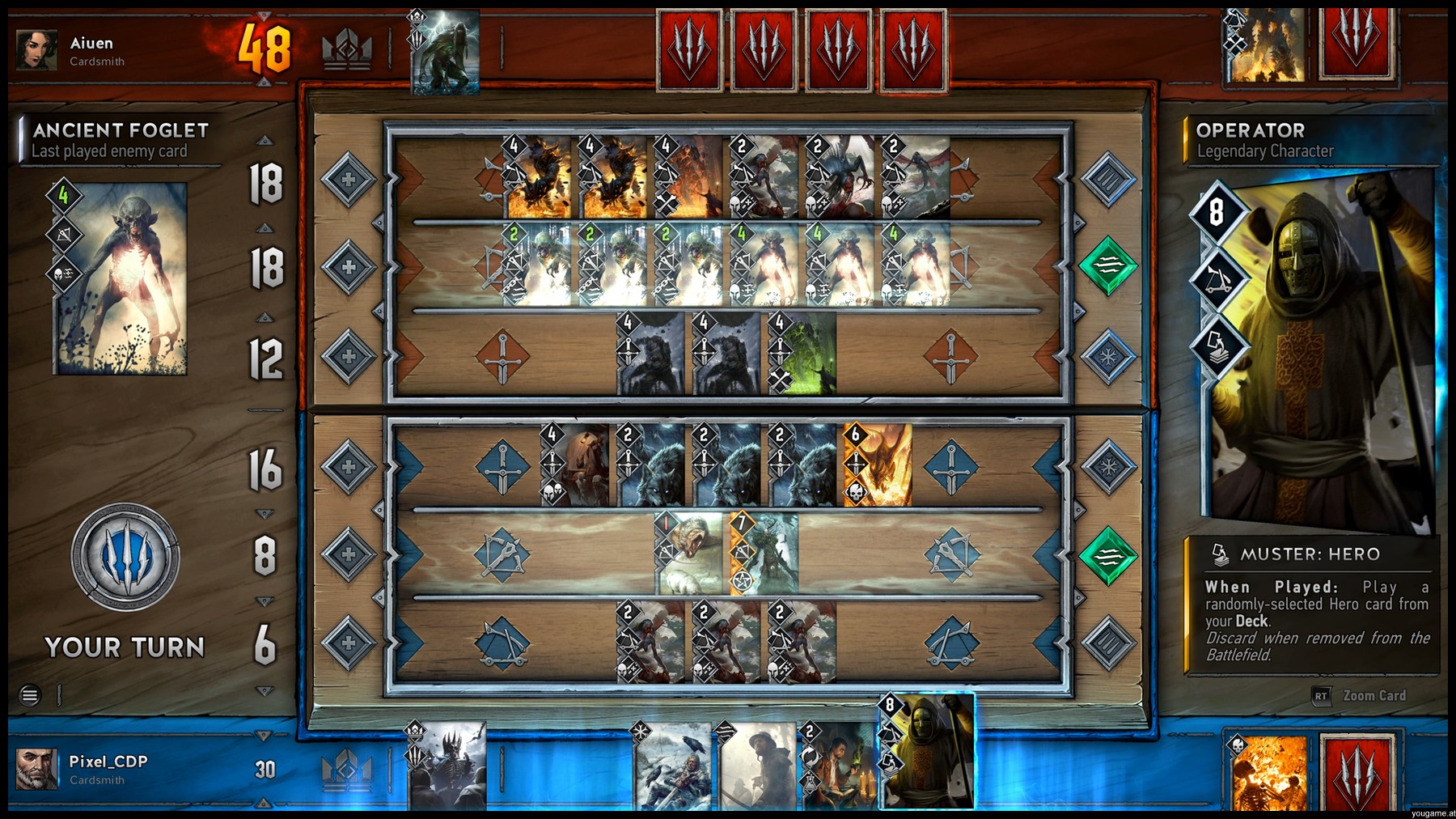Viewport: 1456px width, 819px height.
Task: Select the enemy green-glow 4-strength card
Action: pyautogui.click(x=802, y=354)
